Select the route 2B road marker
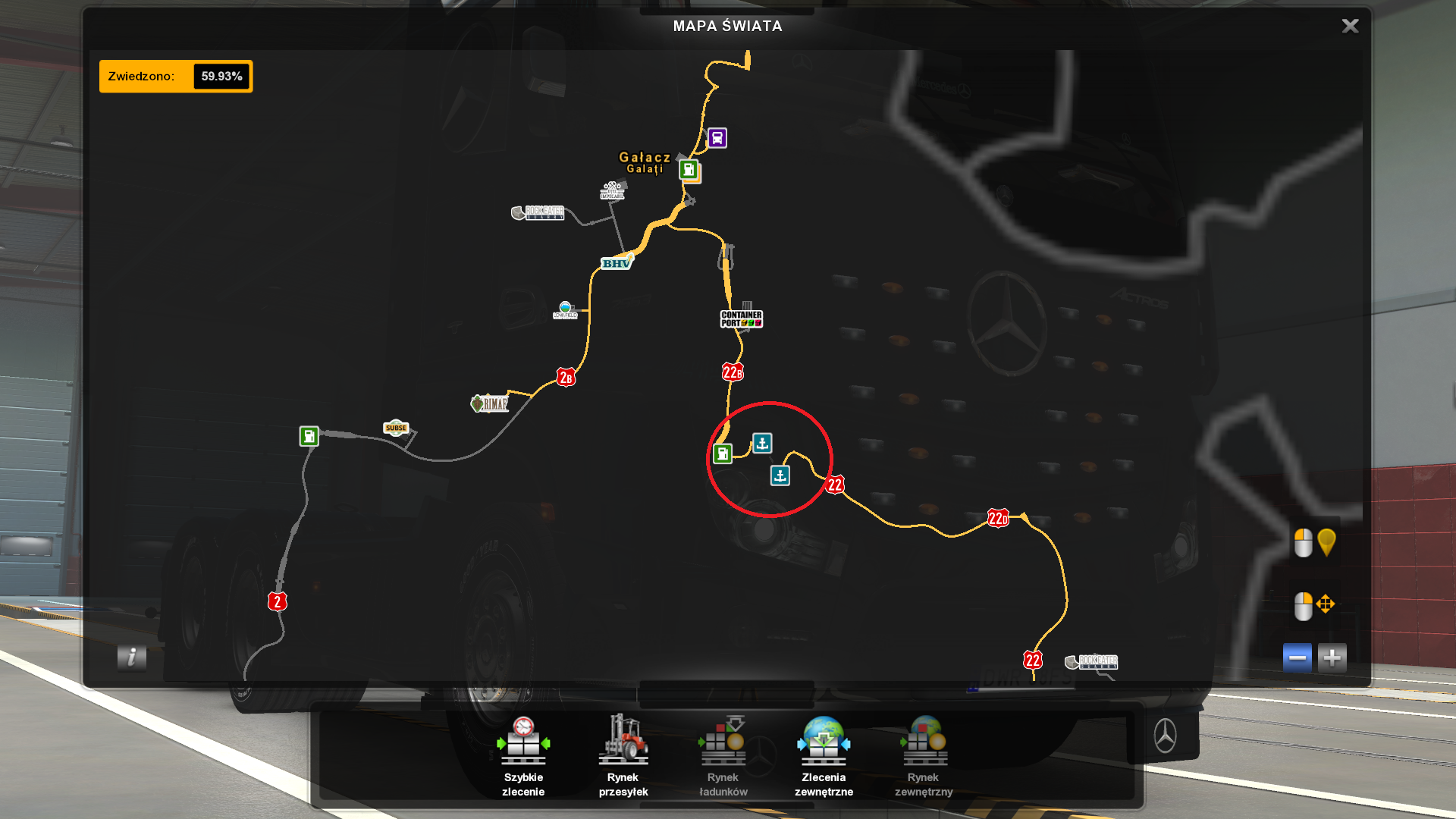The image size is (1456, 819). 566,378
